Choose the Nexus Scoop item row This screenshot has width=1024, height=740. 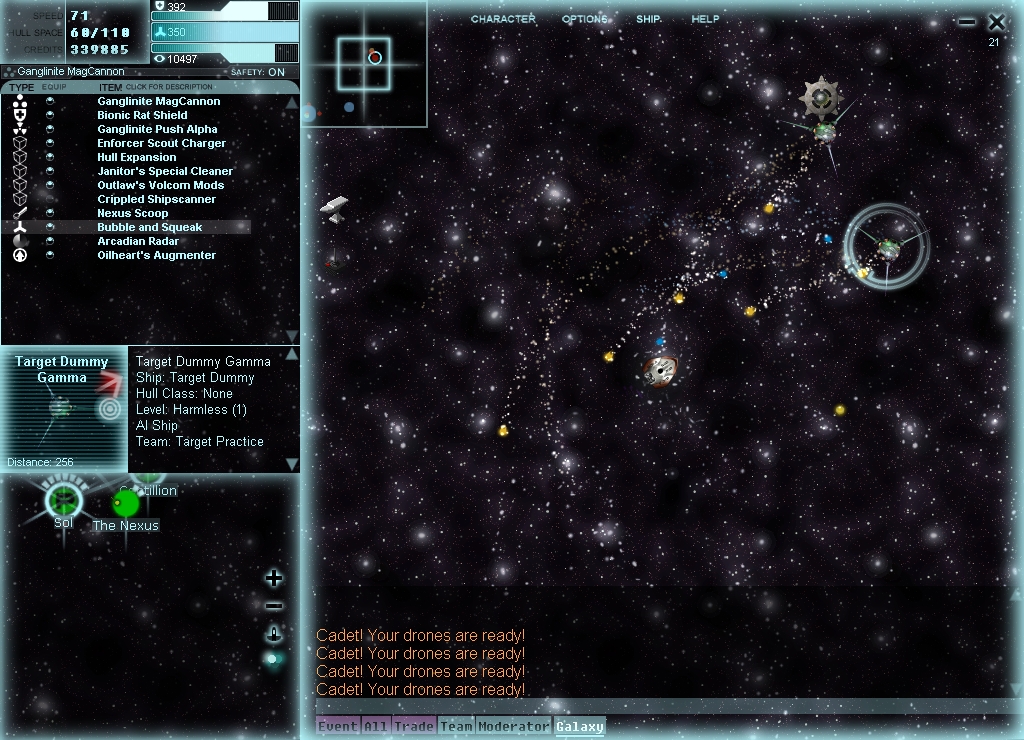(132, 213)
